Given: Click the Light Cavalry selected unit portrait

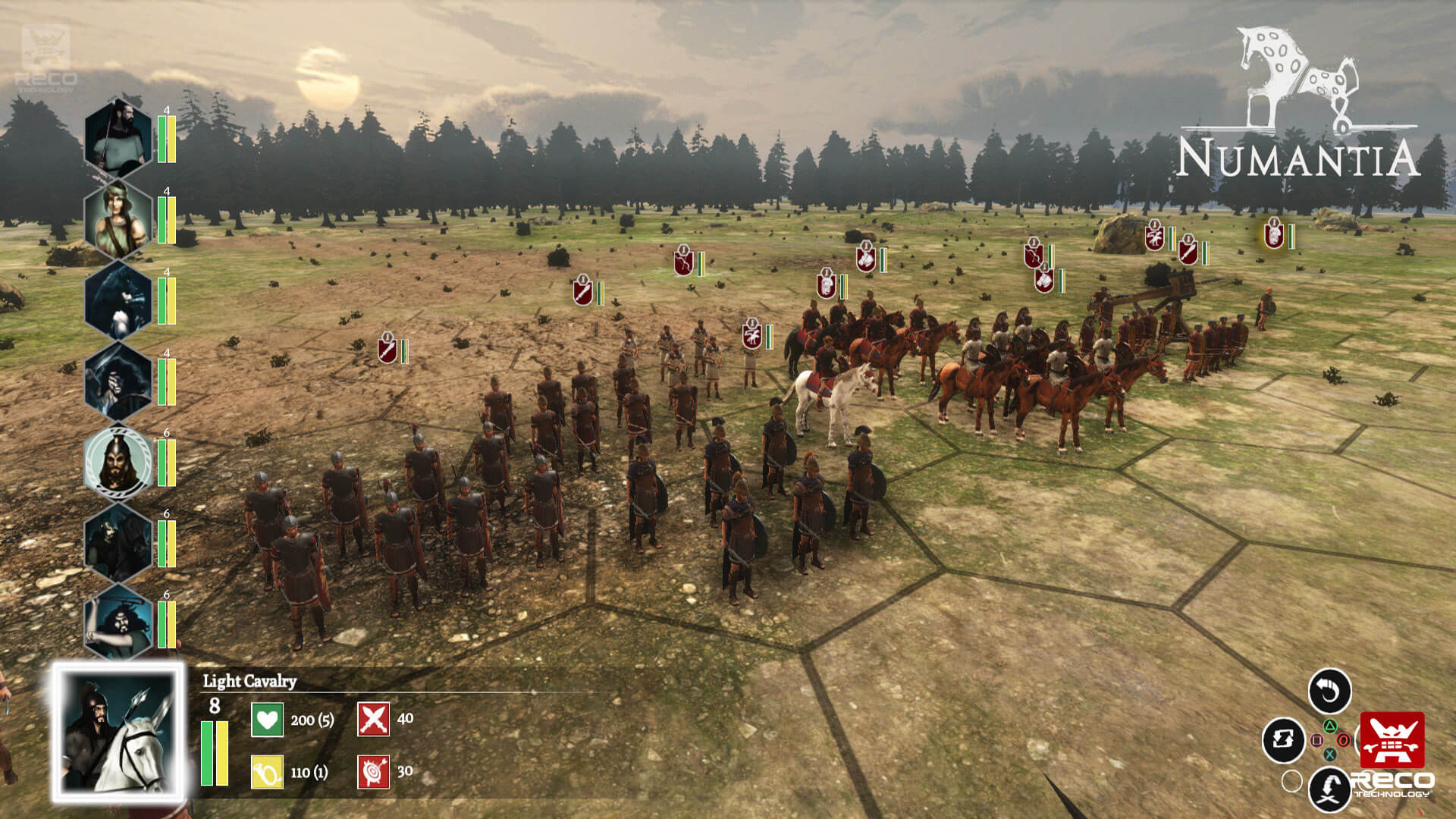Looking at the screenshot, I should (118, 733).
